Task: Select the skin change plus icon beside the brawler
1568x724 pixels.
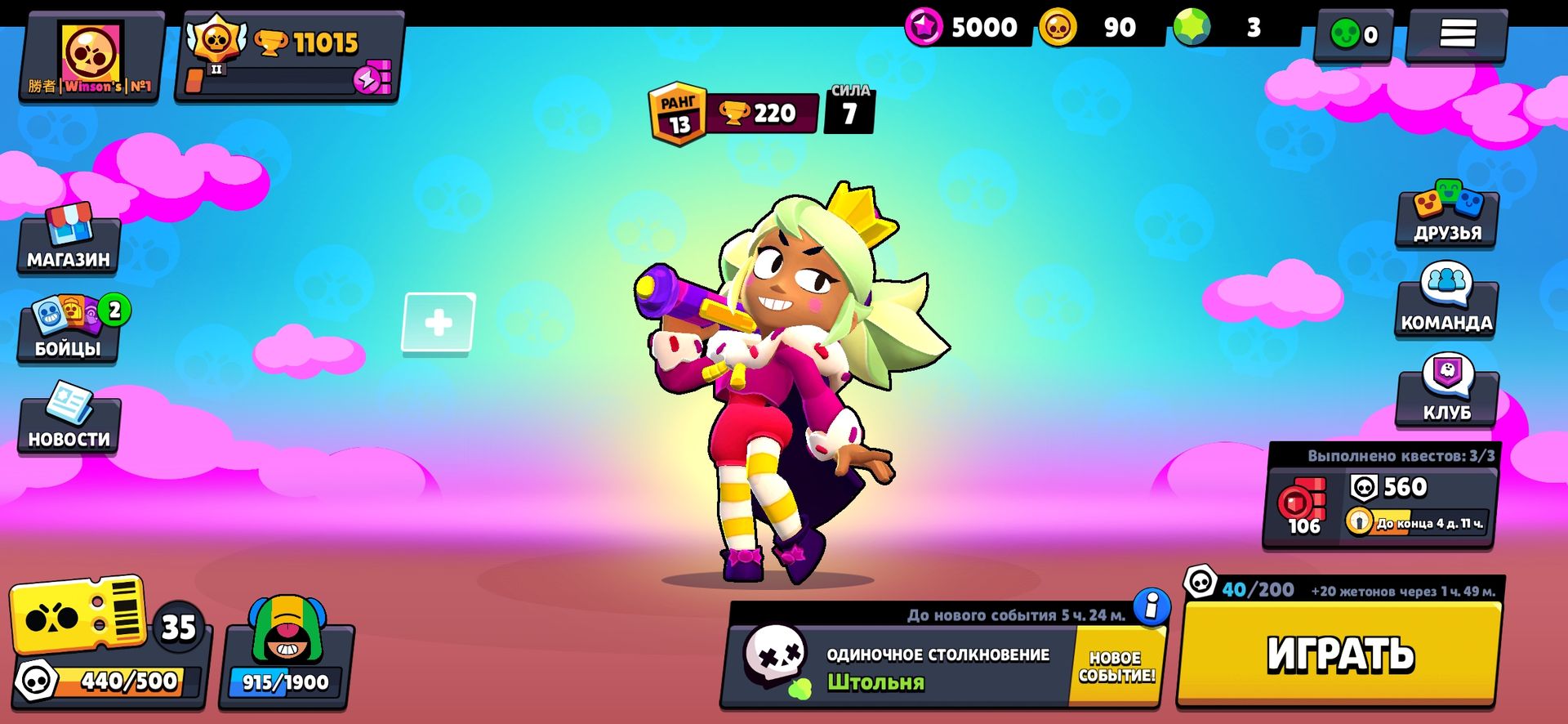Action: (439, 322)
